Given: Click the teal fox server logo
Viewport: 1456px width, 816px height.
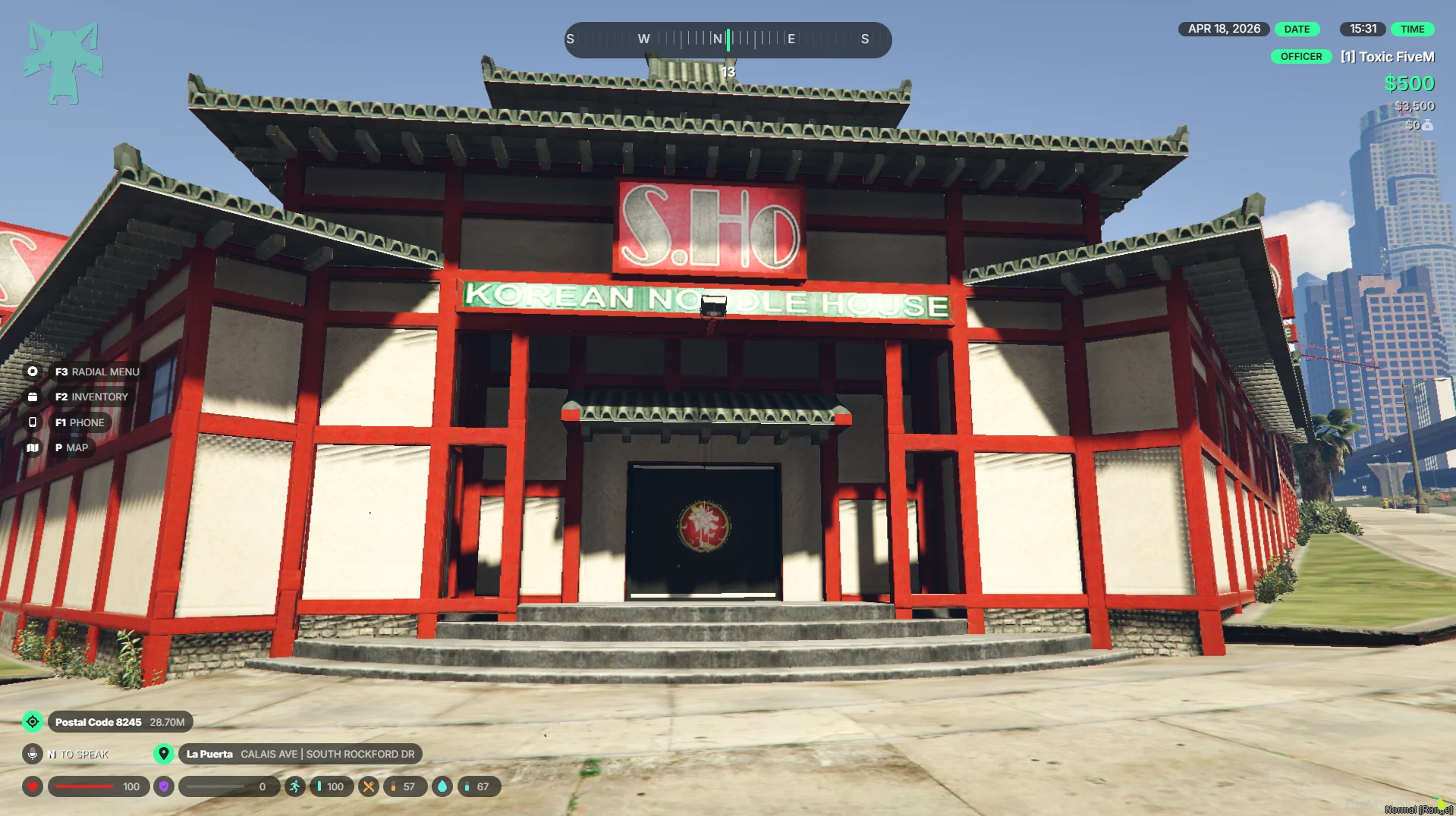Looking at the screenshot, I should [62, 63].
